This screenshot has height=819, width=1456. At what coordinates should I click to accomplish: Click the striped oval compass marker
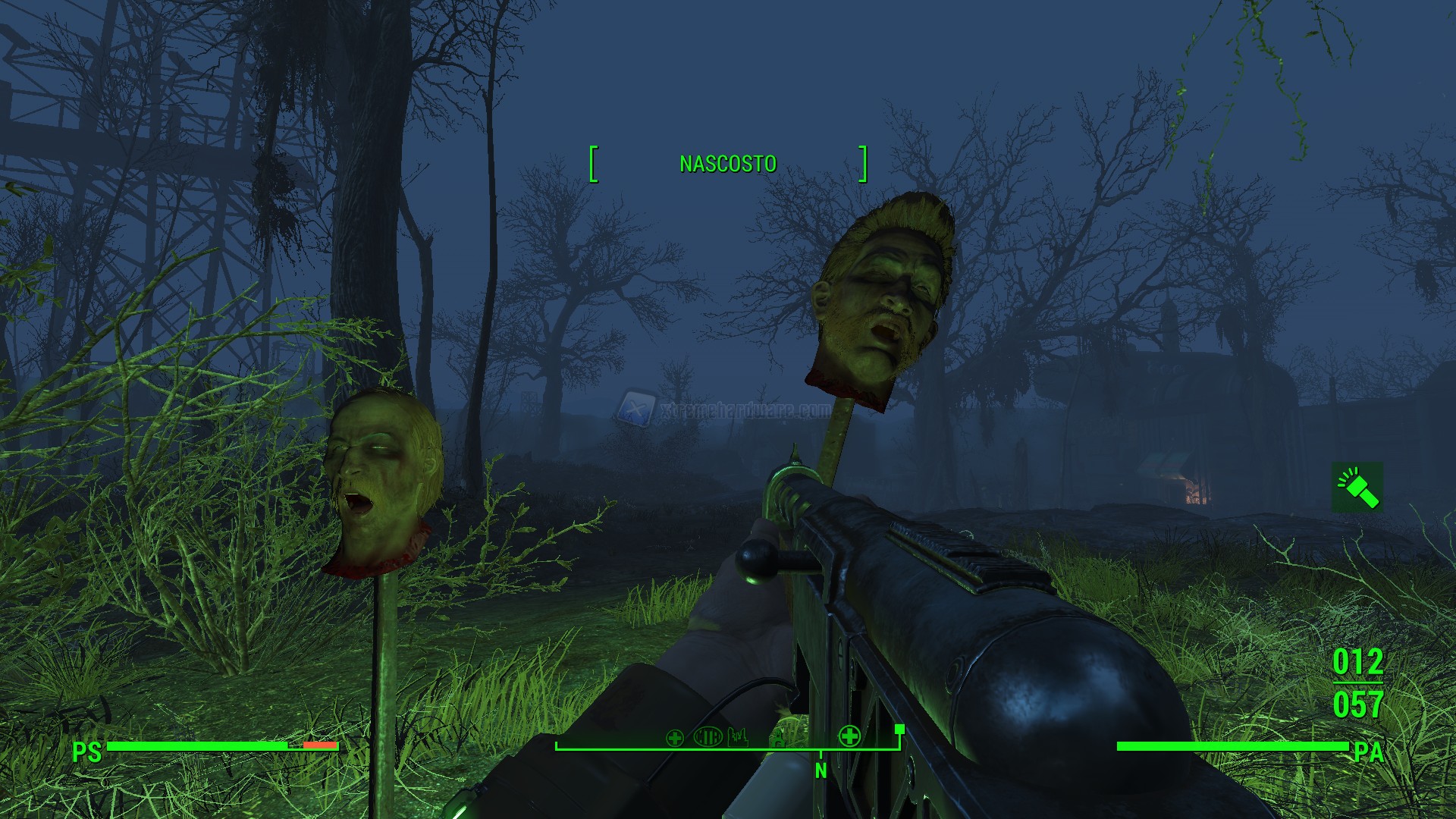click(708, 736)
